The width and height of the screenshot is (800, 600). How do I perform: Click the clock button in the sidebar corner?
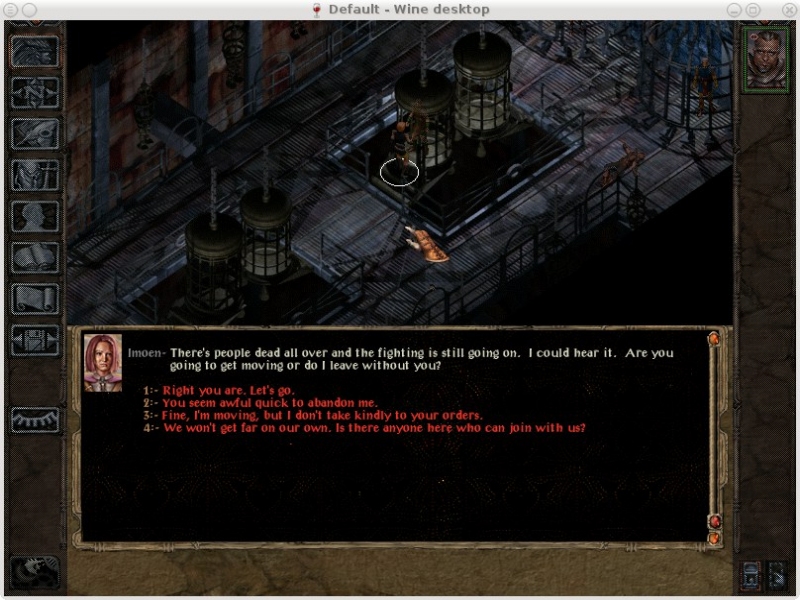tap(35, 571)
